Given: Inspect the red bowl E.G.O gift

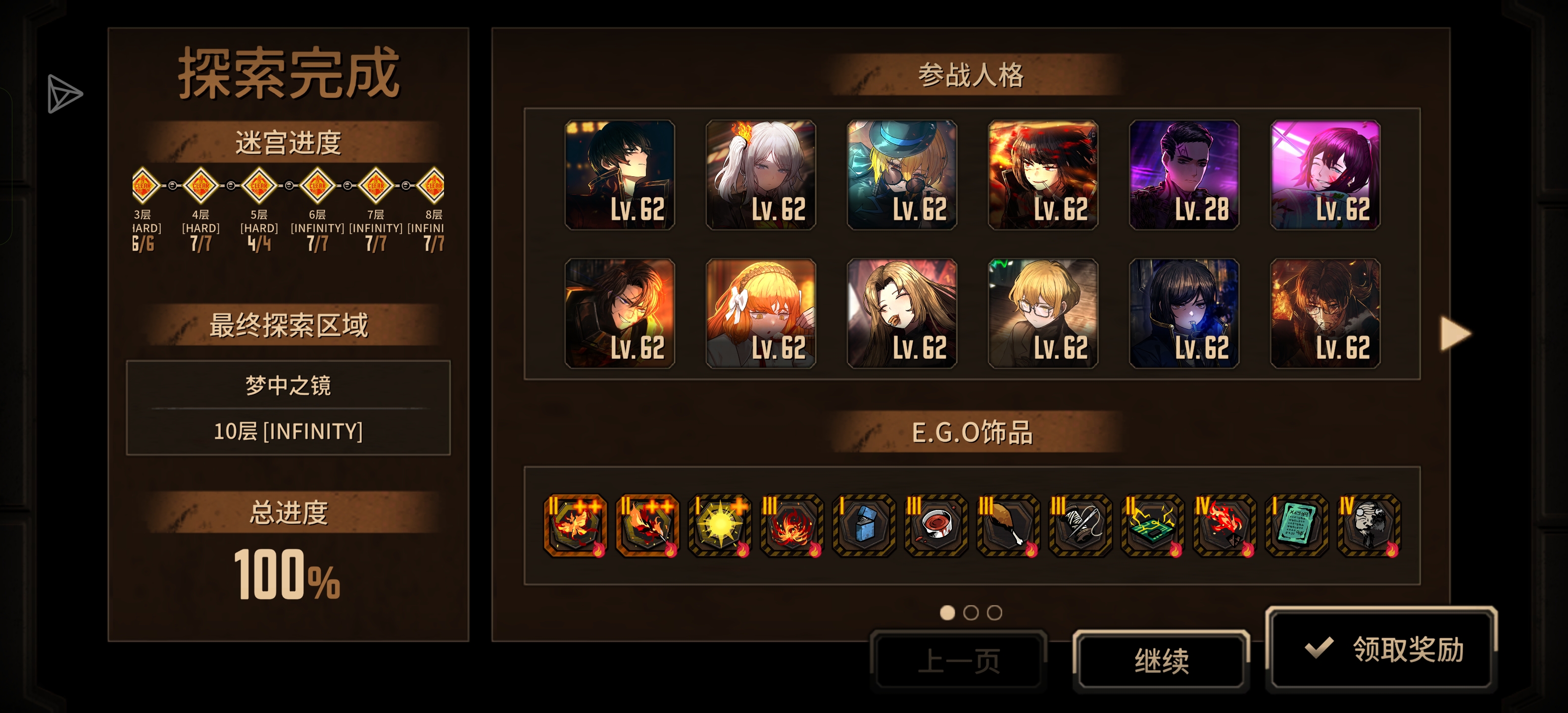Looking at the screenshot, I should coord(936,525).
